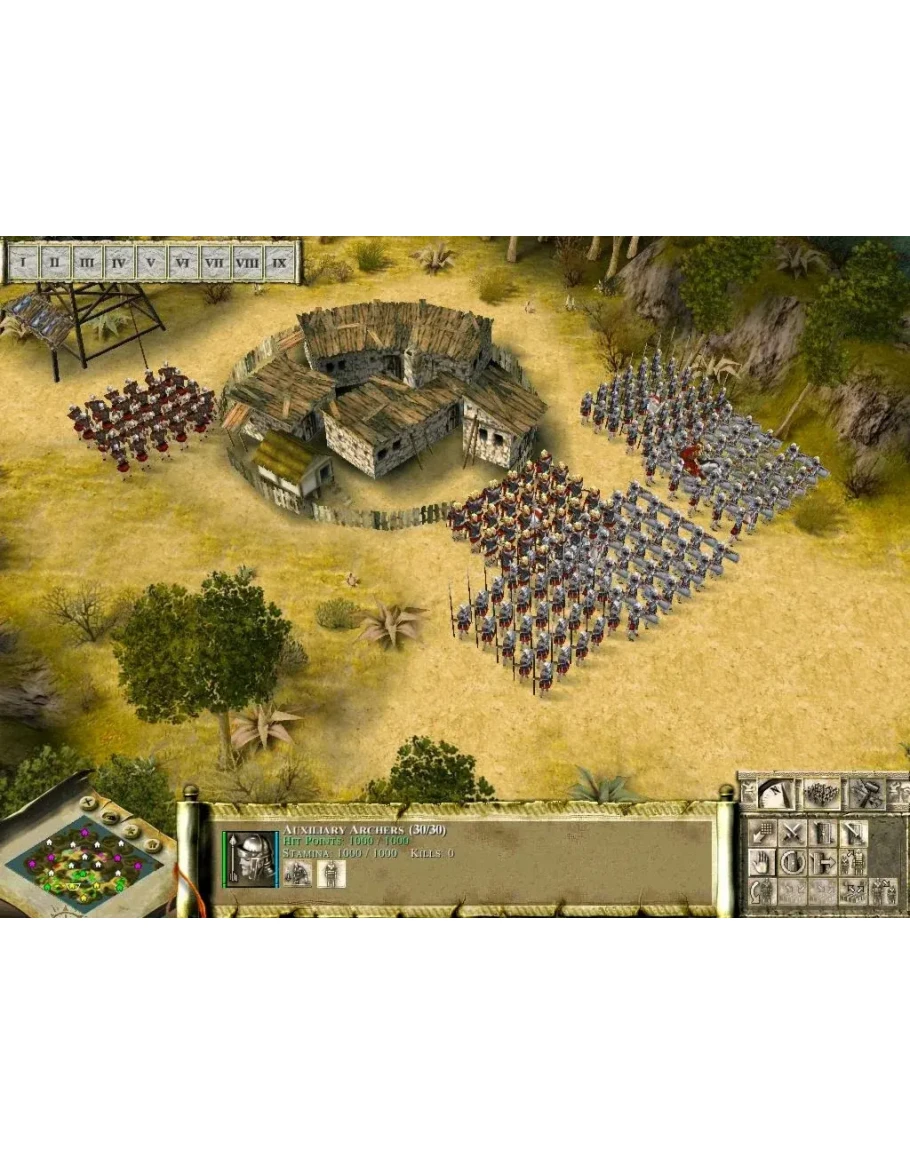Activate control group VIII
910x1155 pixels.
247,263
